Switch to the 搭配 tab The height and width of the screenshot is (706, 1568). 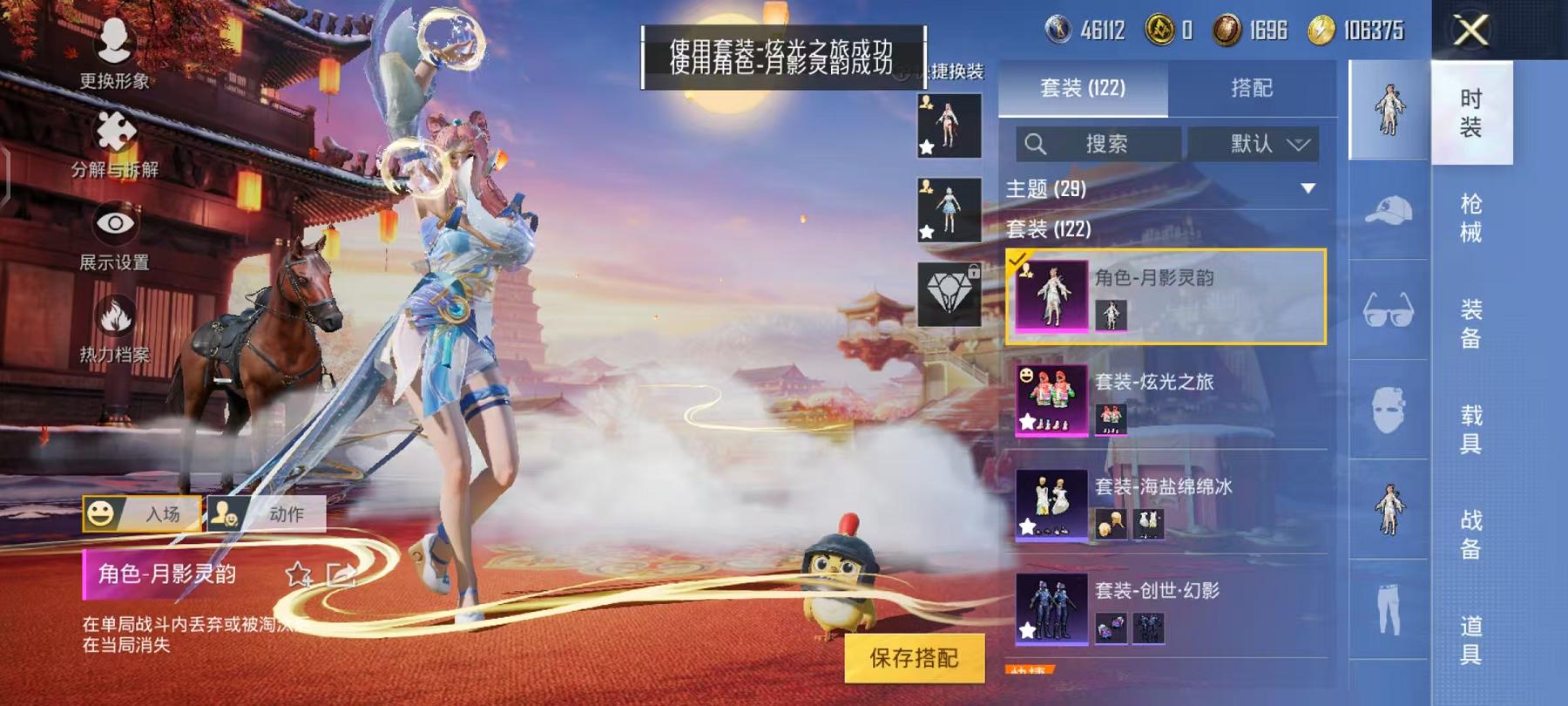click(x=1252, y=88)
